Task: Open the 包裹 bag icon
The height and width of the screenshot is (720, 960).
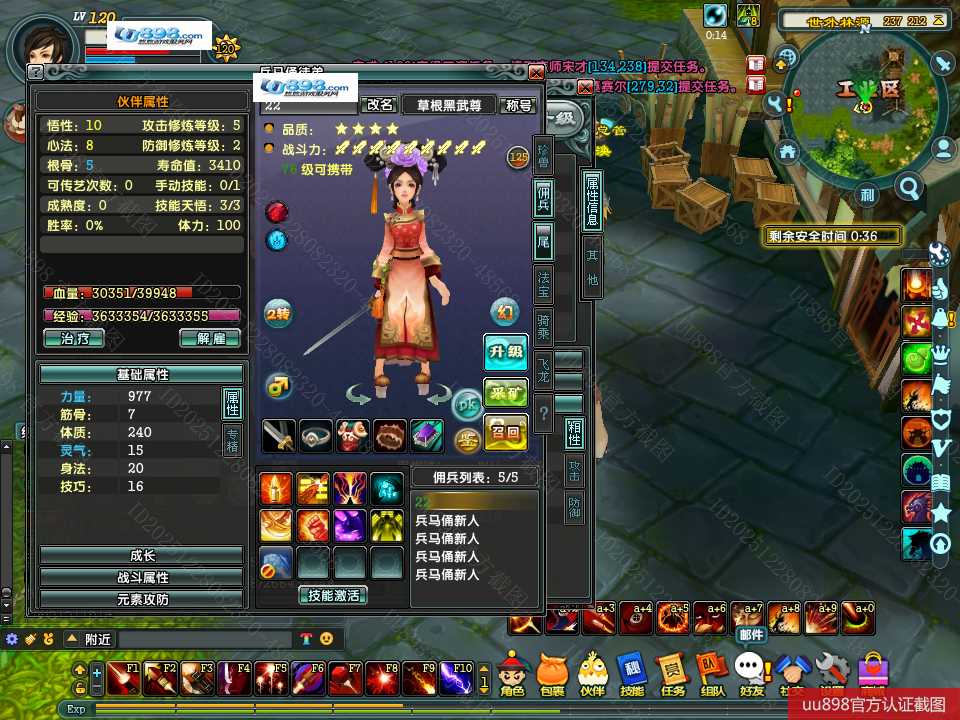Action: (x=552, y=675)
